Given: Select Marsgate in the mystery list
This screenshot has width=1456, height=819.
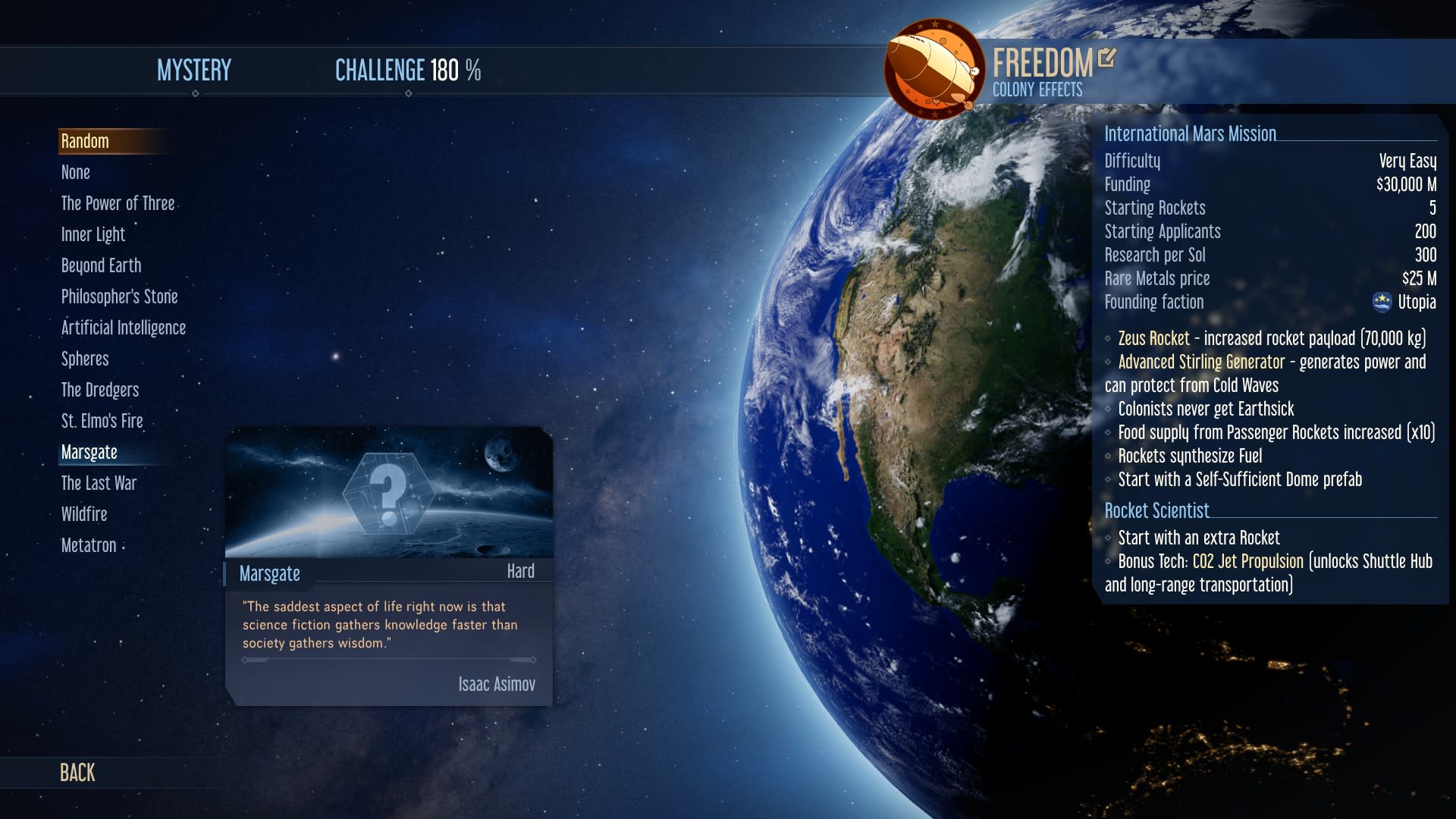Looking at the screenshot, I should click(89, 452).
